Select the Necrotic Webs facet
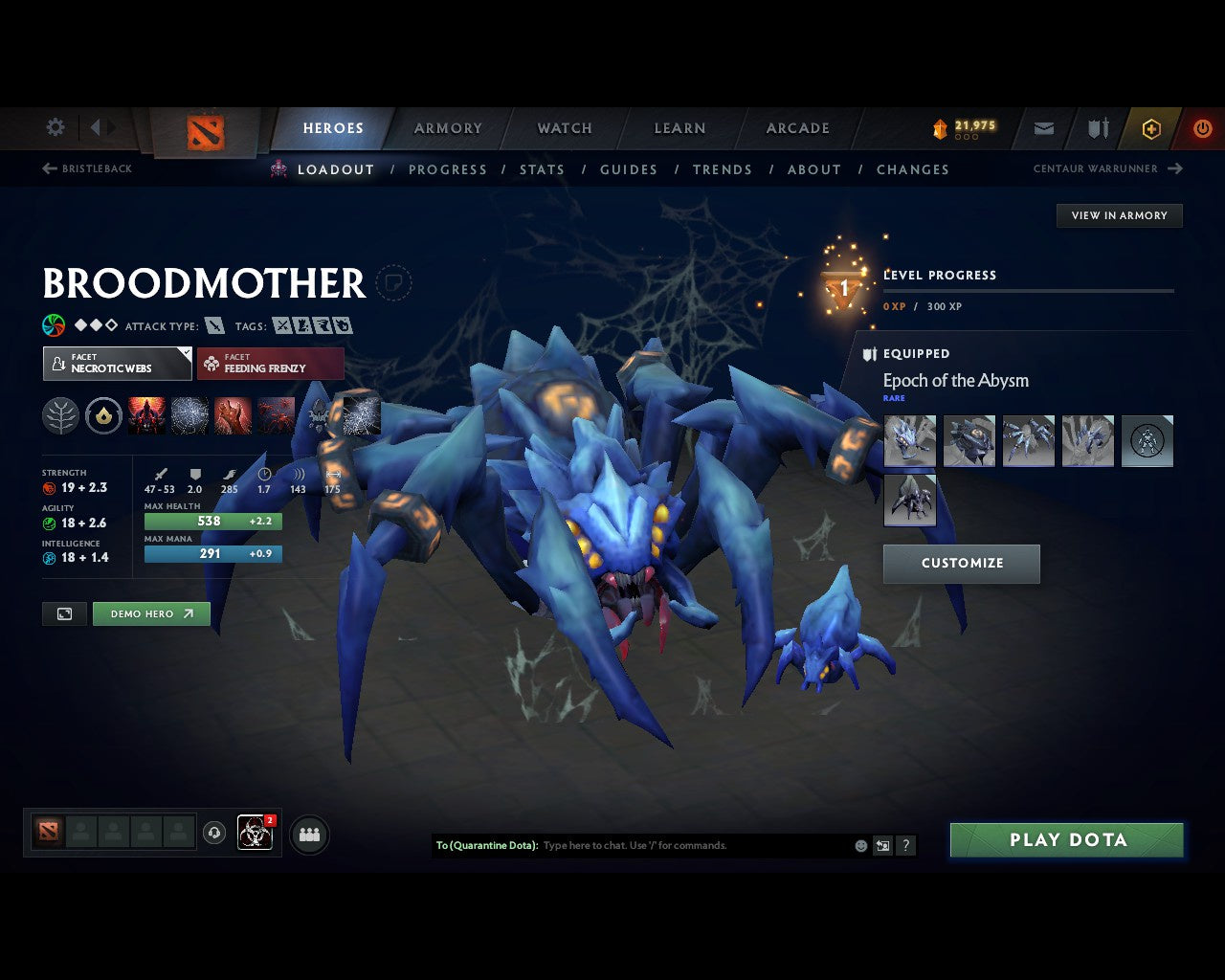1225x980 pixels. 117,364
